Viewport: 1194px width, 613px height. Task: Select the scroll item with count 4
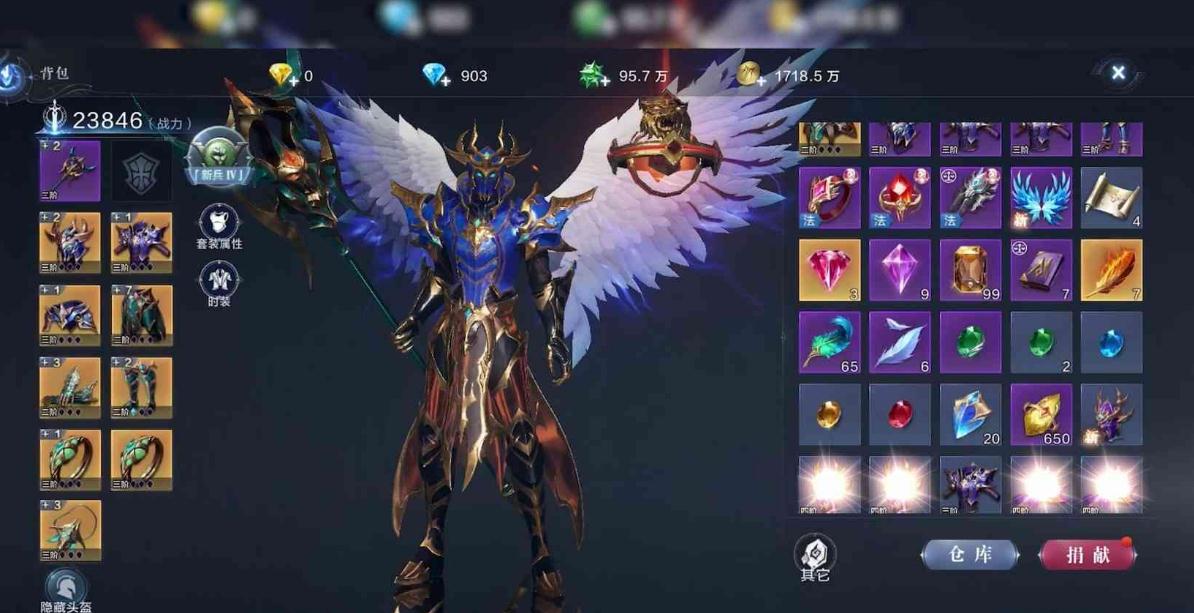click(1111, 197)
